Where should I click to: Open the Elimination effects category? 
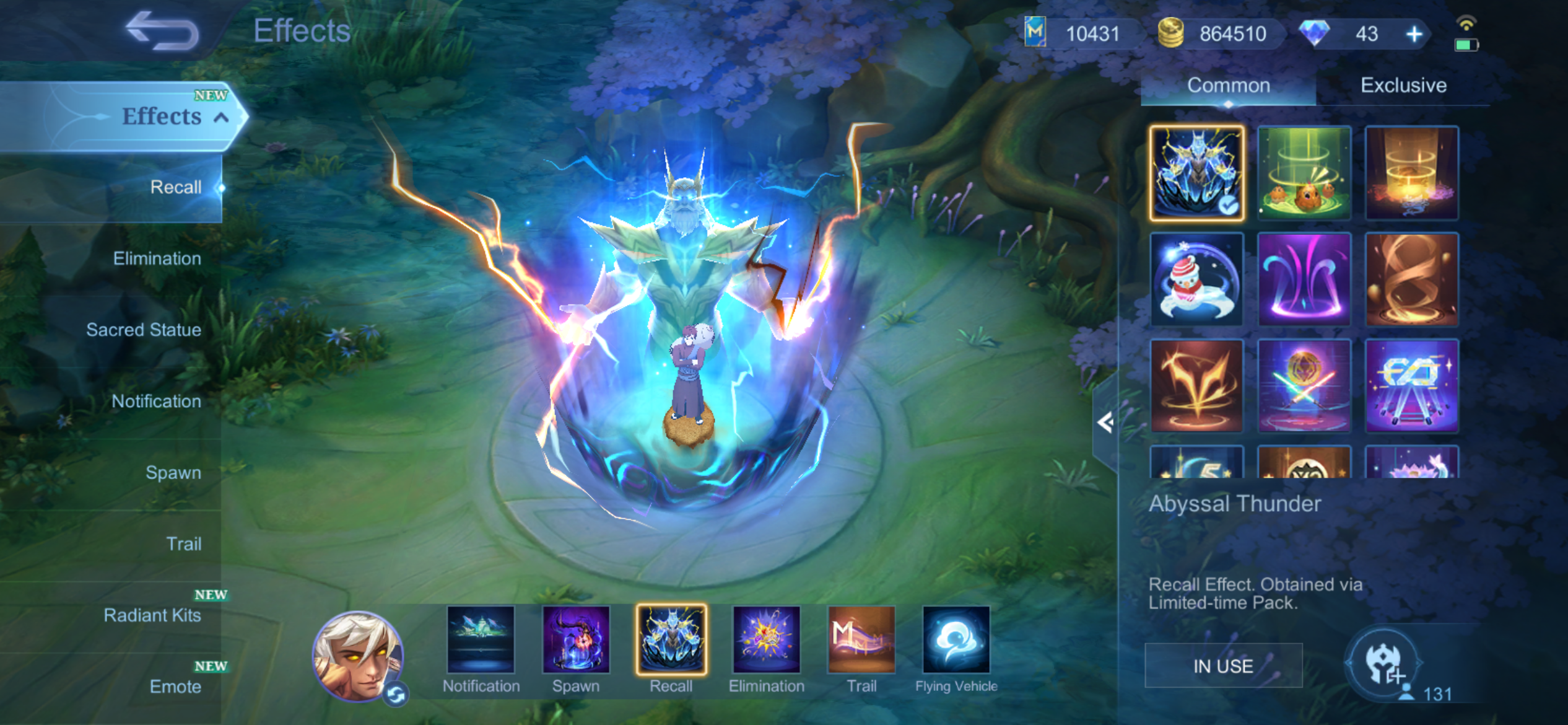(x=157, y=258)
